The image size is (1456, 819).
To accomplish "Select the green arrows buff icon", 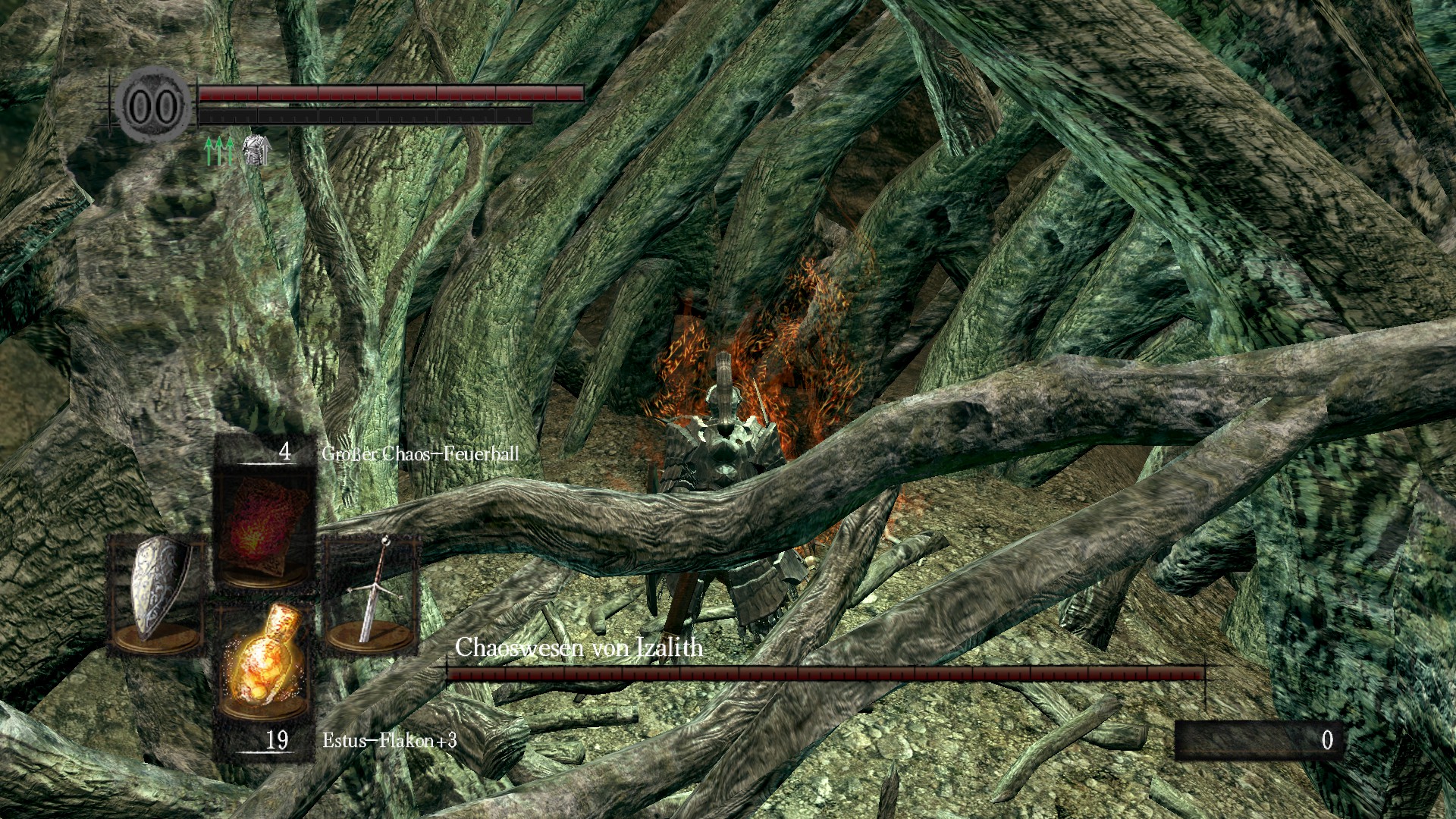I will click(220, 151).
